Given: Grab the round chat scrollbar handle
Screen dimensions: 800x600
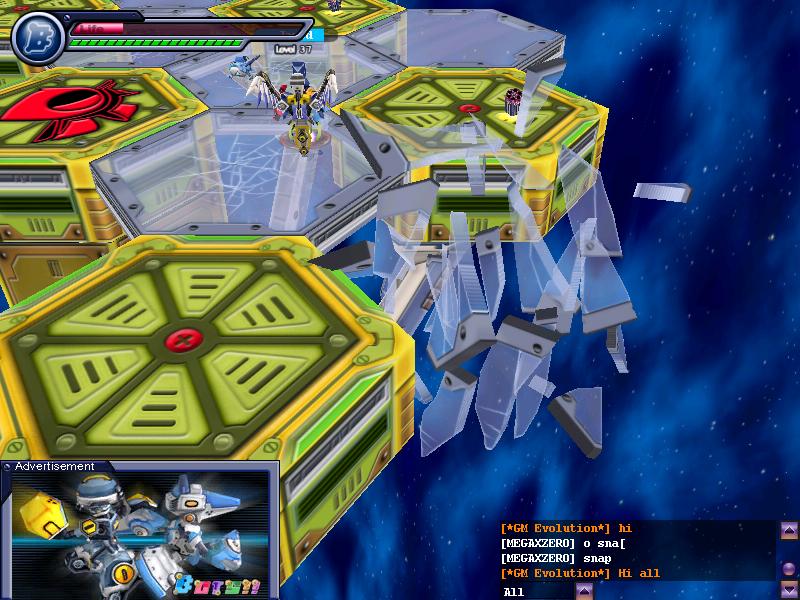Looking at the screenshot, I should coord(789,568).
